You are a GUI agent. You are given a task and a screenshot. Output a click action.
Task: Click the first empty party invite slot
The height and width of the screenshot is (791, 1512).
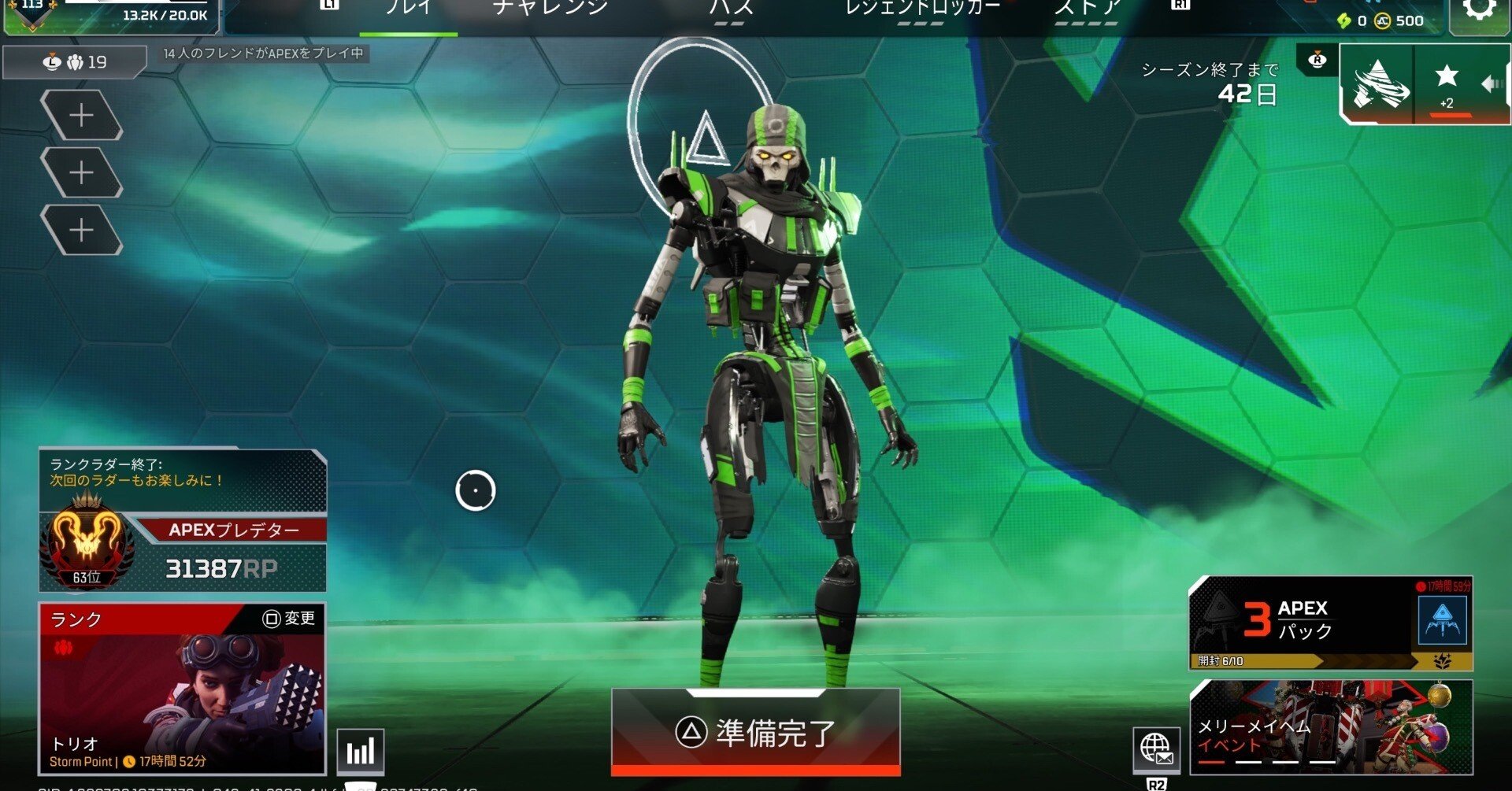tap(83, 116)
